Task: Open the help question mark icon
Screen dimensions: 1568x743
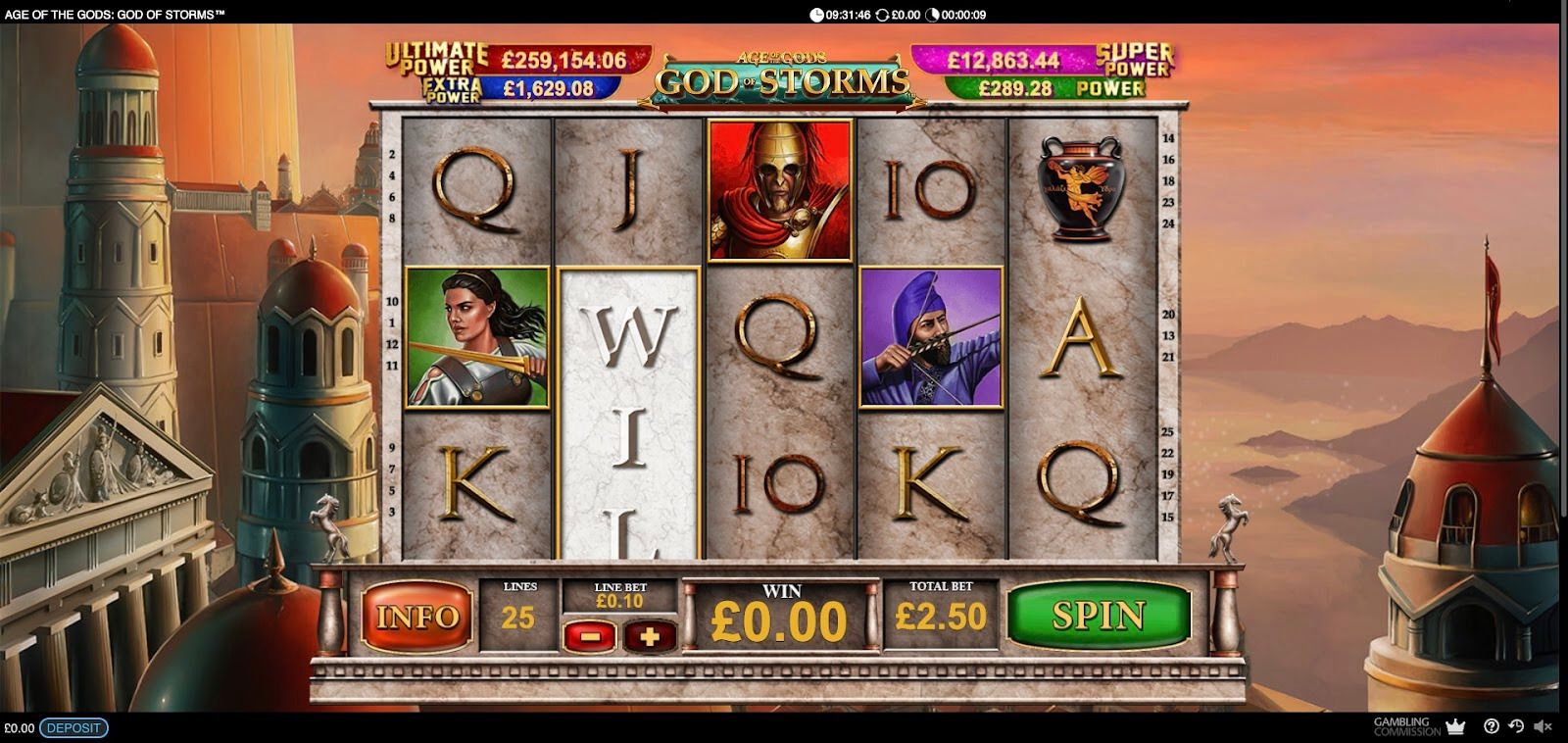Action: click(1492, 726)
